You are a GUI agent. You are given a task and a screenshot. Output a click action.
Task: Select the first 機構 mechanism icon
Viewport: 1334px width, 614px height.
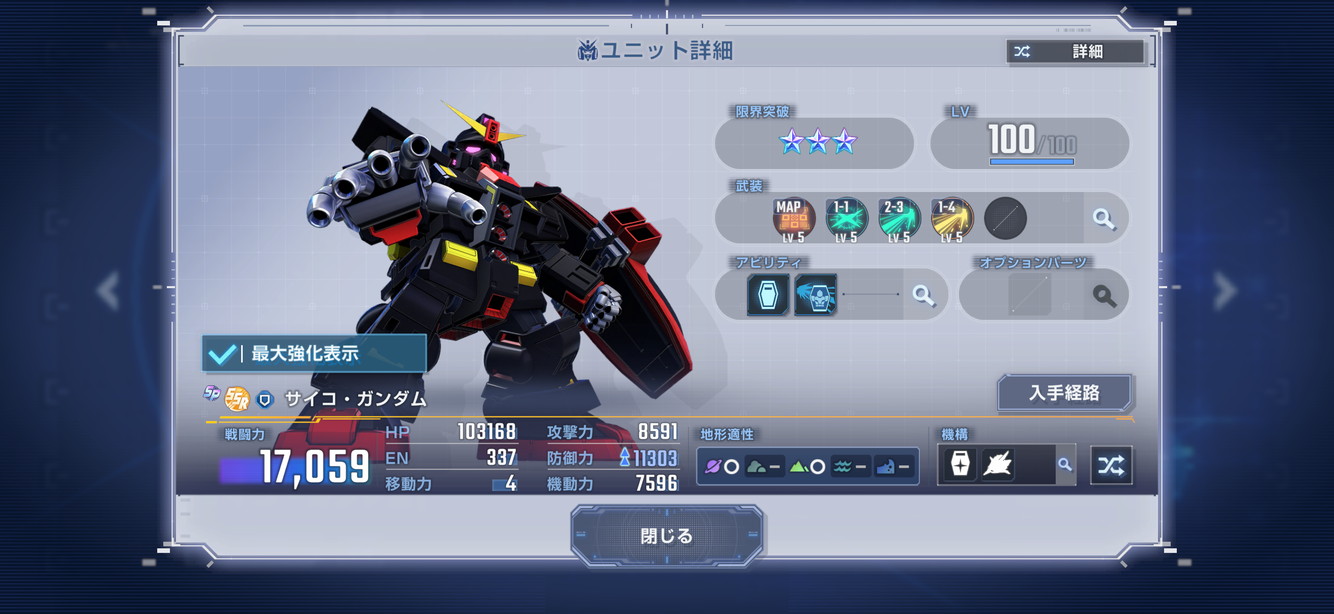click(x=960, y=465)
